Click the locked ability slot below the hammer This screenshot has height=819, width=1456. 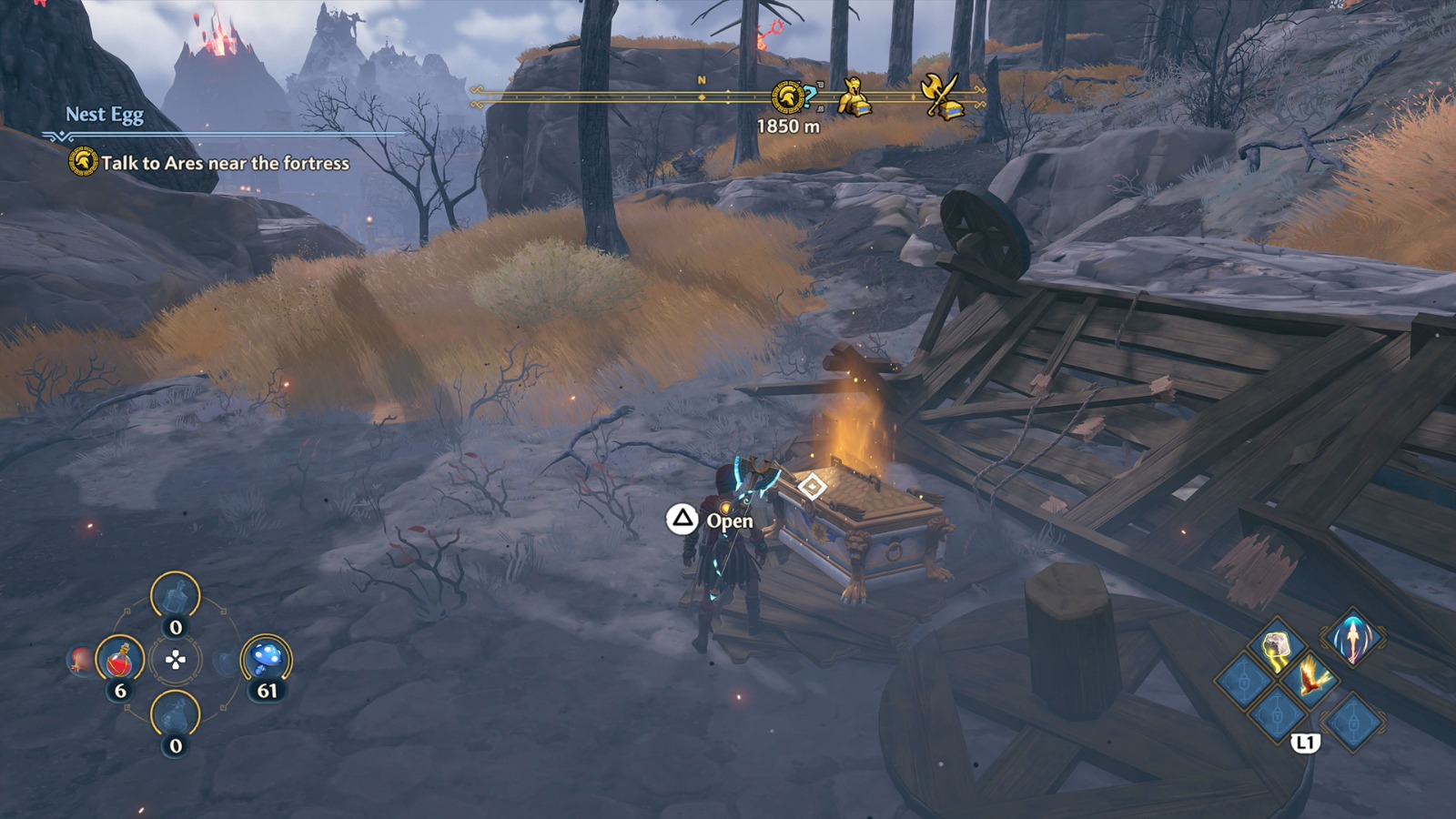[x=1276, y=713]
